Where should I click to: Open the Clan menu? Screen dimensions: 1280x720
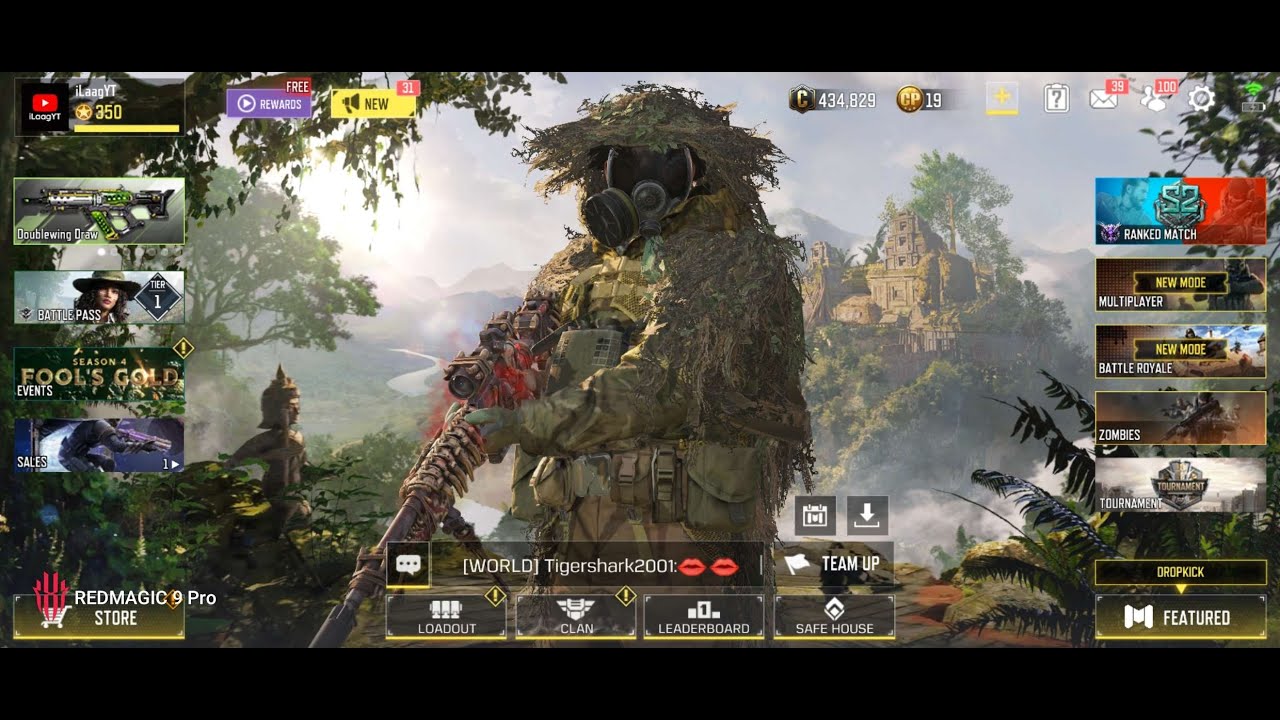click(x=576, y=616)
